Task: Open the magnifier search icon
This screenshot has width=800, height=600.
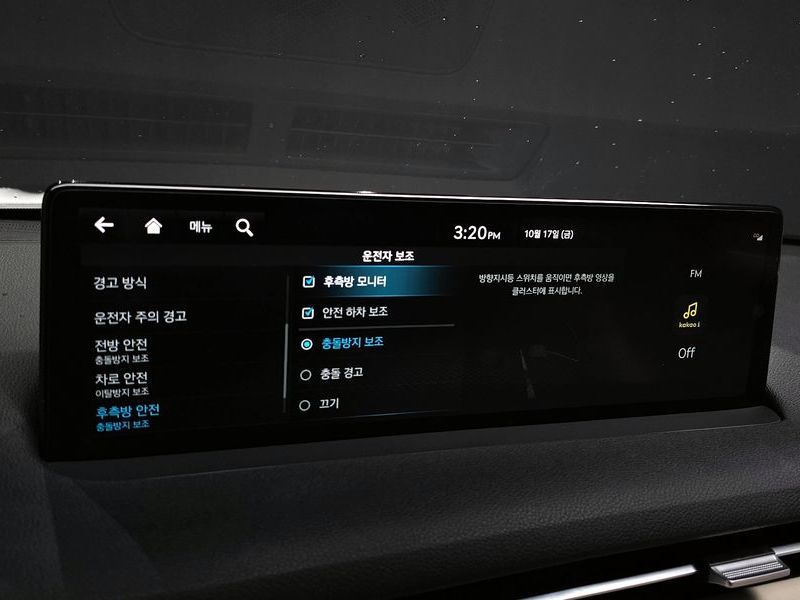Action: point(245,228)
